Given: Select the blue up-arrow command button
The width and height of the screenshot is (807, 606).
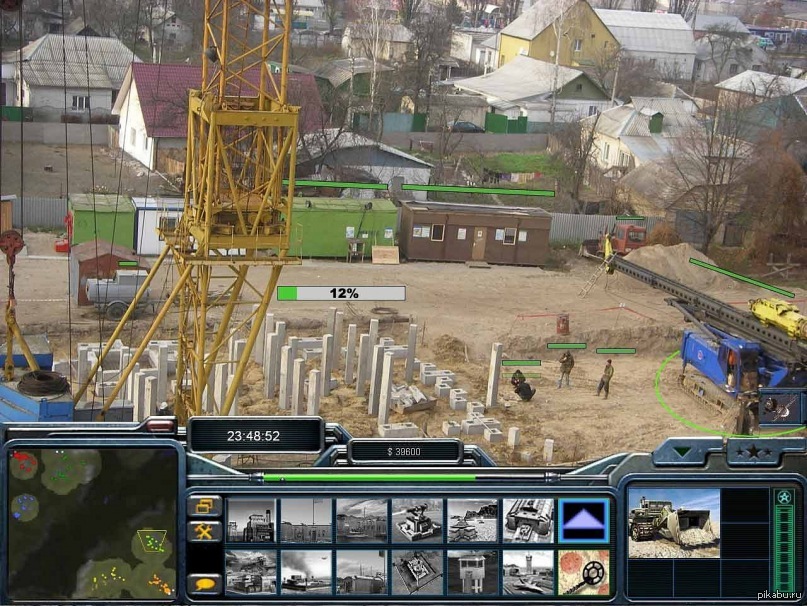Looking at the screenshot, I should click(x=583, y=520).
